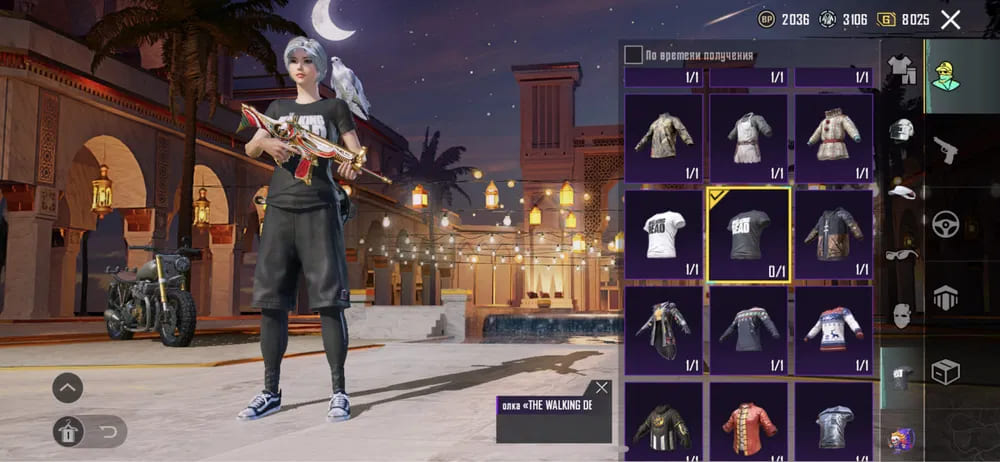This screenshot has width=1000, height=462.
Task: Switch to the helmet category tab
Action: (902, 131)
